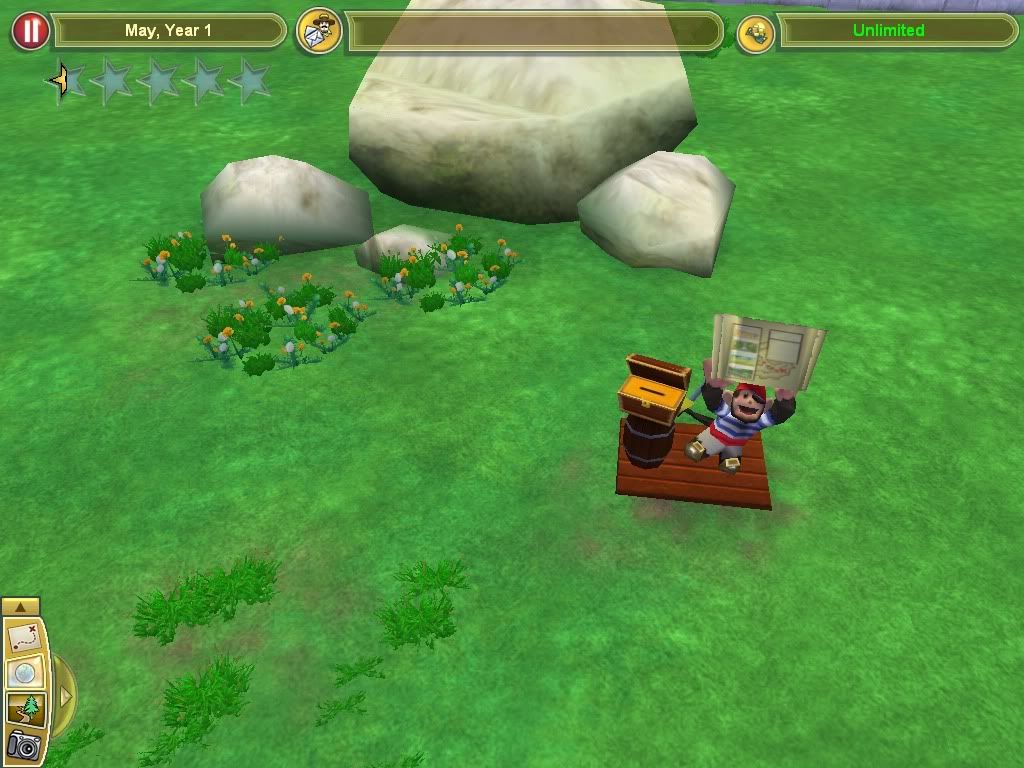This screenshot has width=1024, height=768.
Task: Open the treasure map overview
Action: click(x=23, y=637)
